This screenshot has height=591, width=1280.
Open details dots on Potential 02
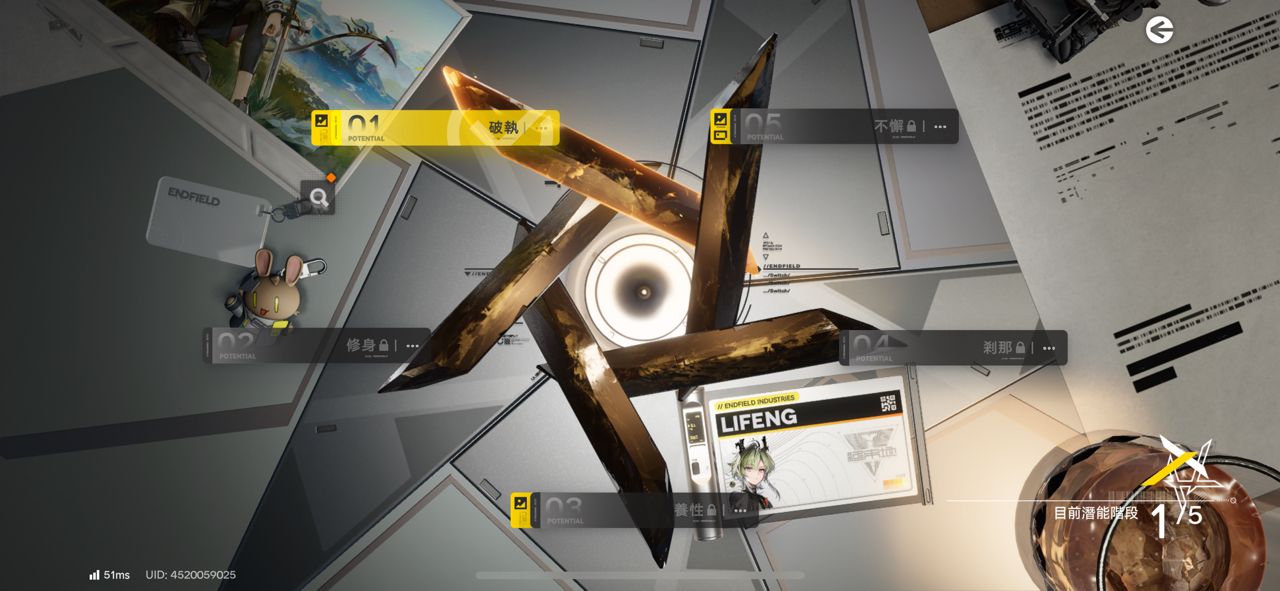413,346
